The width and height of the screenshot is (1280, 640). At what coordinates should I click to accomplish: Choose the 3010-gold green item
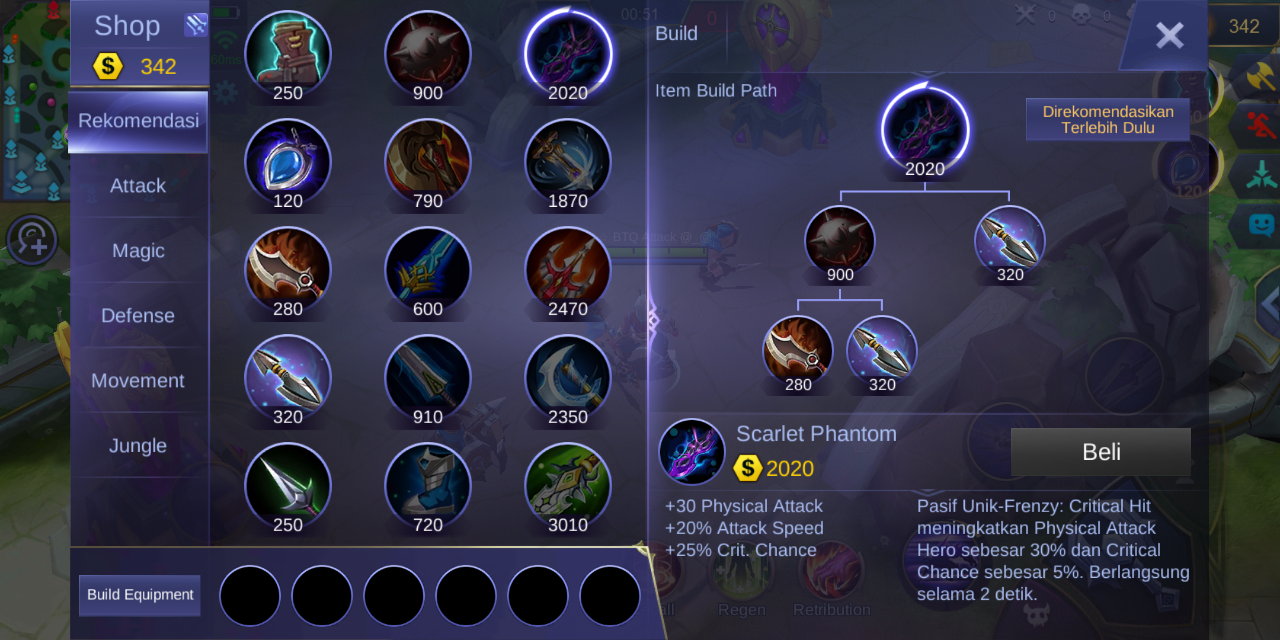pyautogui.click(x=568, y=484)
